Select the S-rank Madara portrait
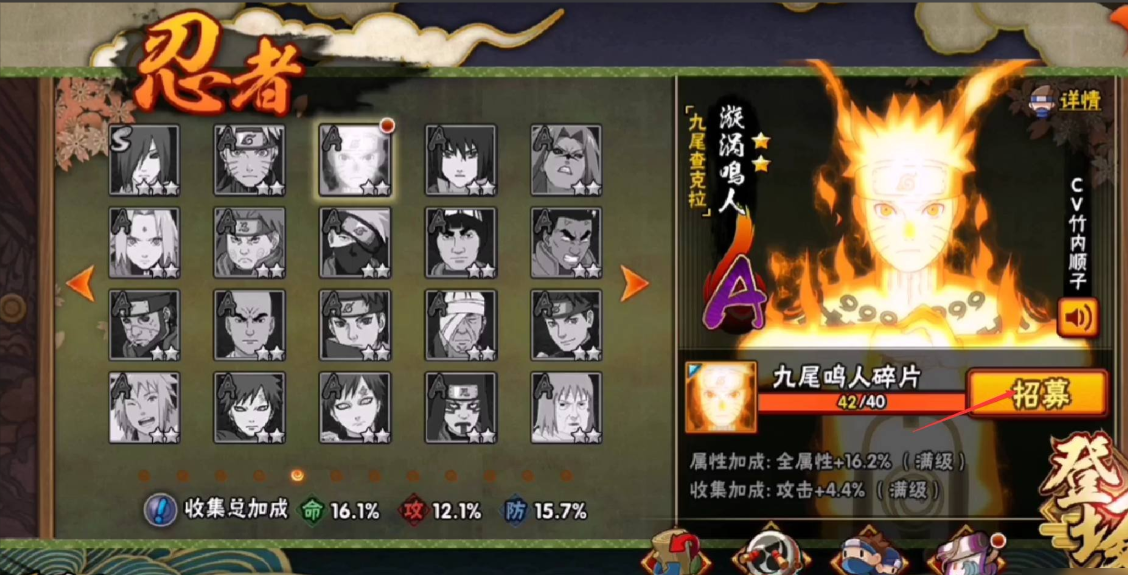Viewport: 1128px width, 575px height. coord(144,159)
